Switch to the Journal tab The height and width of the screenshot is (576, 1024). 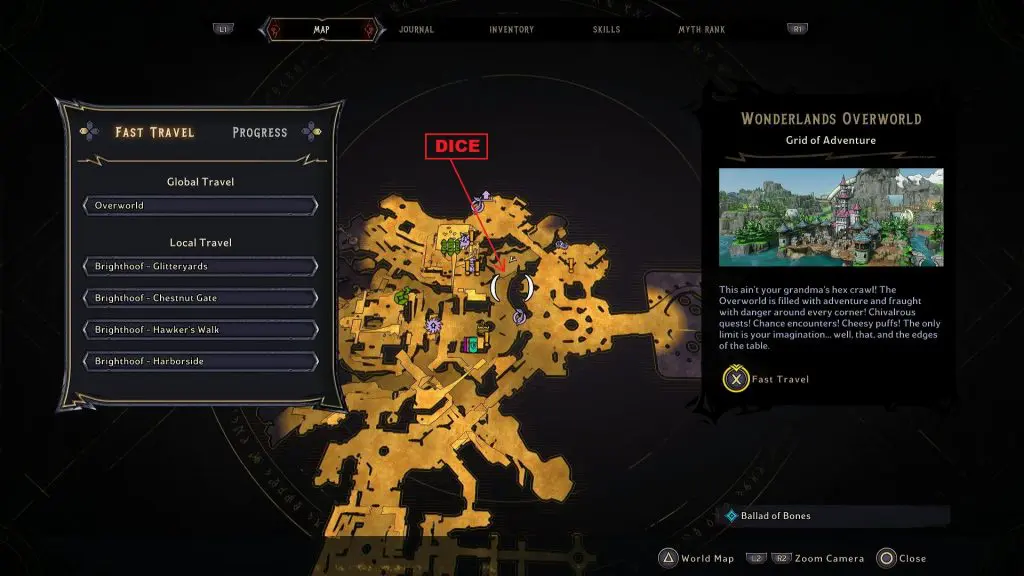(x=416, y=30)
